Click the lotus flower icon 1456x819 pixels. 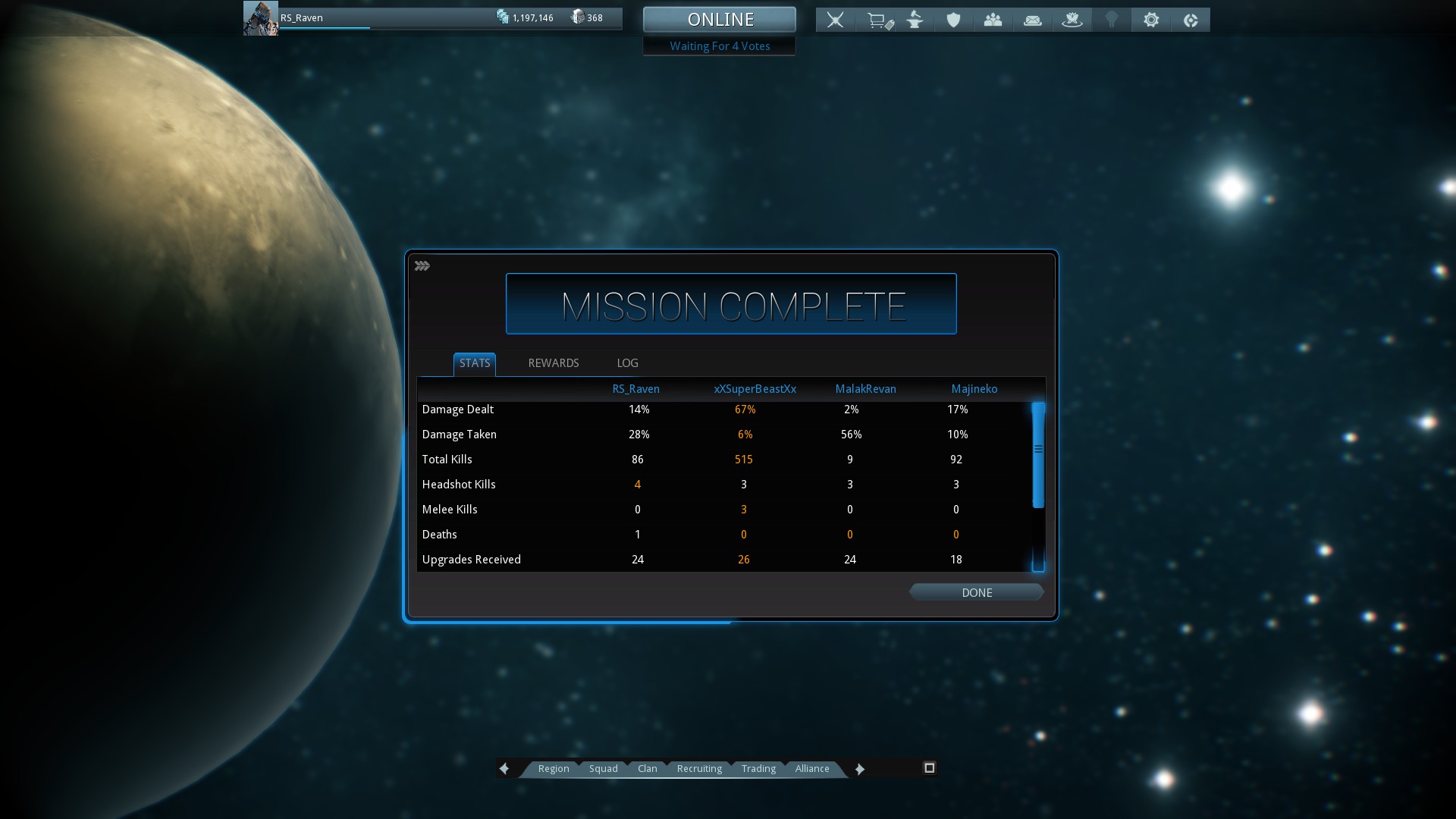coord(1072,20)
